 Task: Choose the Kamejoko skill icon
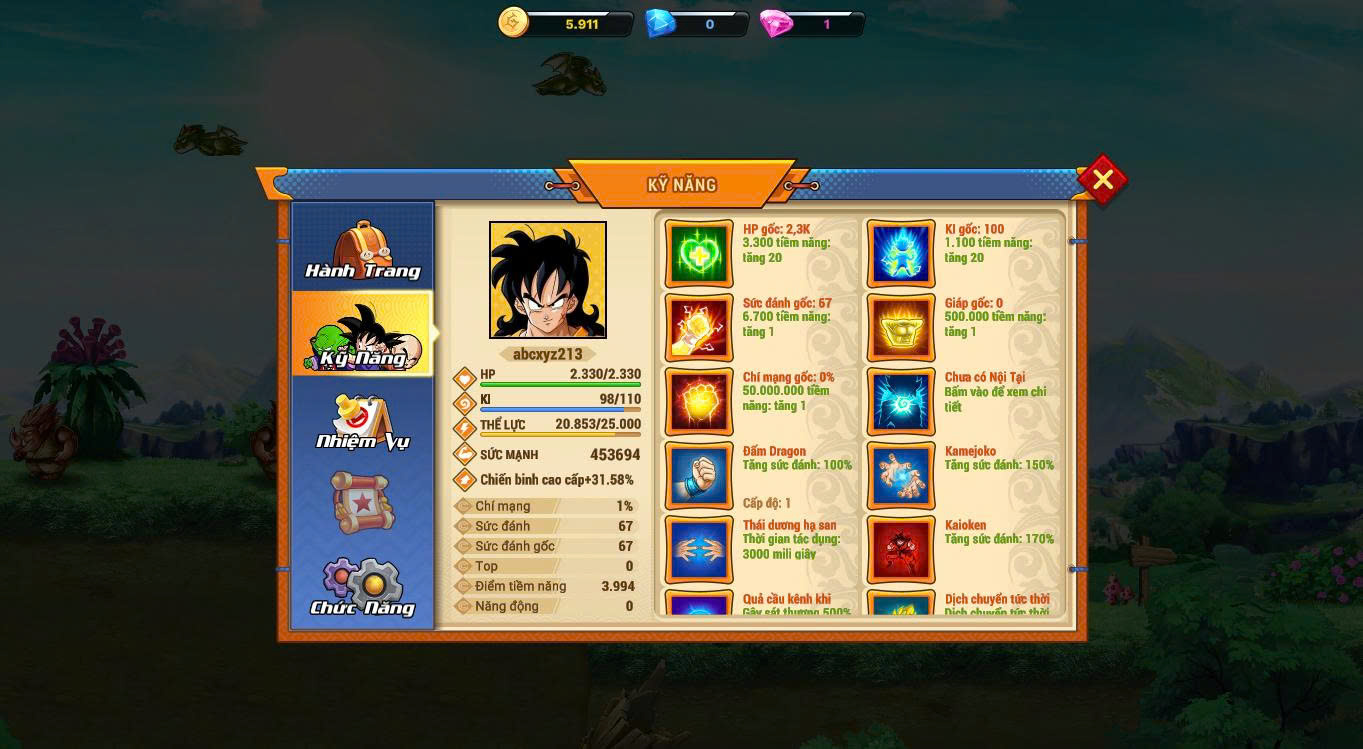901,476
